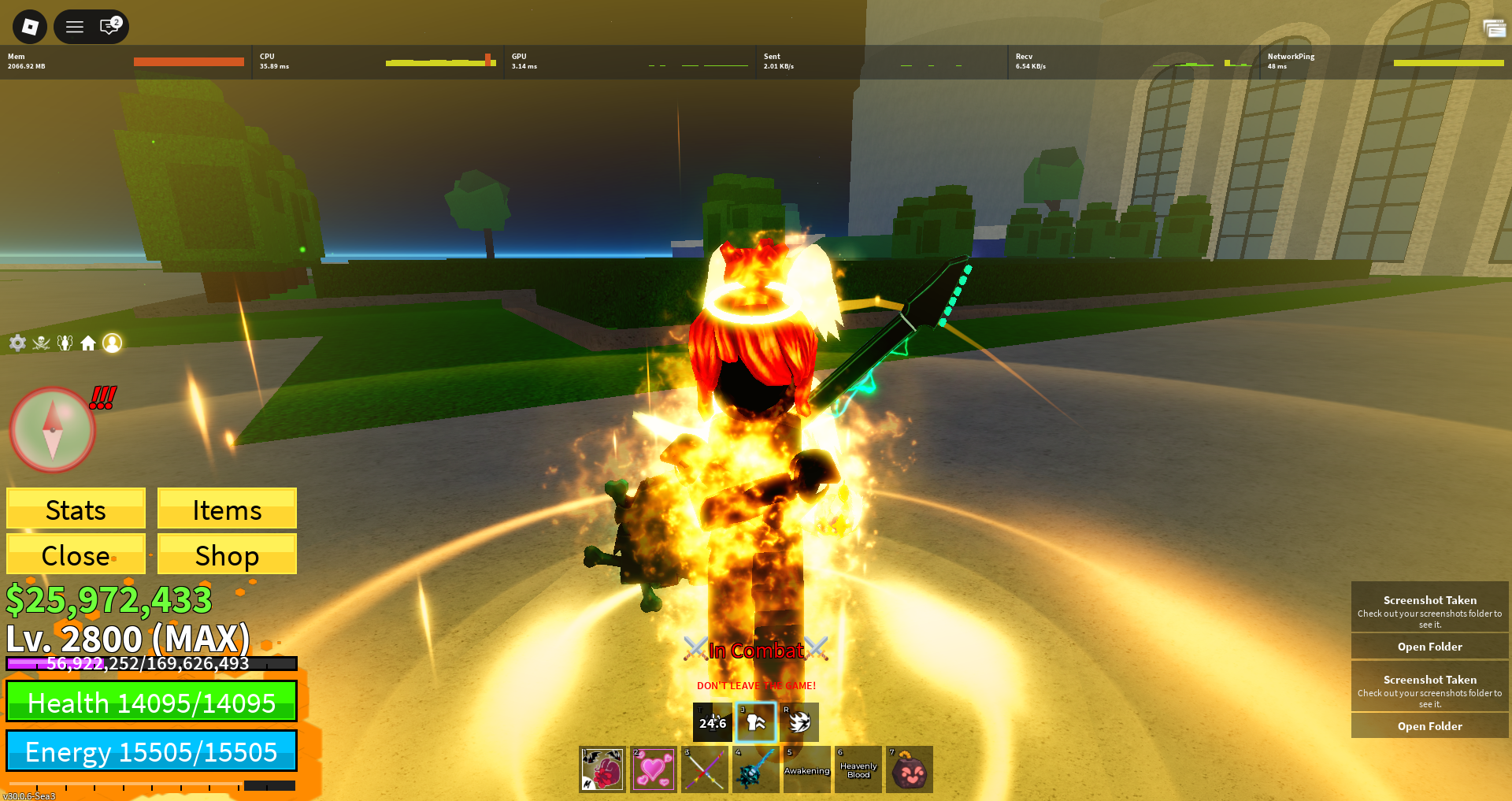Click the red compass

pyautogui.click(x=53, y=430)
